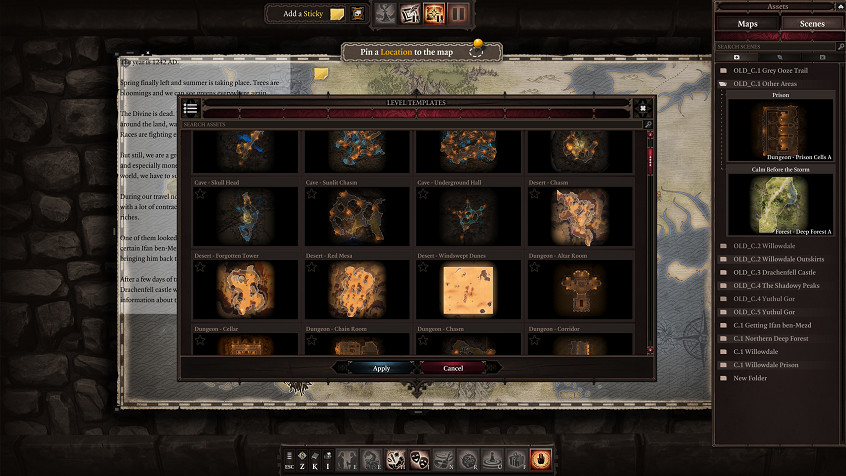Pick the Desert - Red Mesa template

click(357, 291)
